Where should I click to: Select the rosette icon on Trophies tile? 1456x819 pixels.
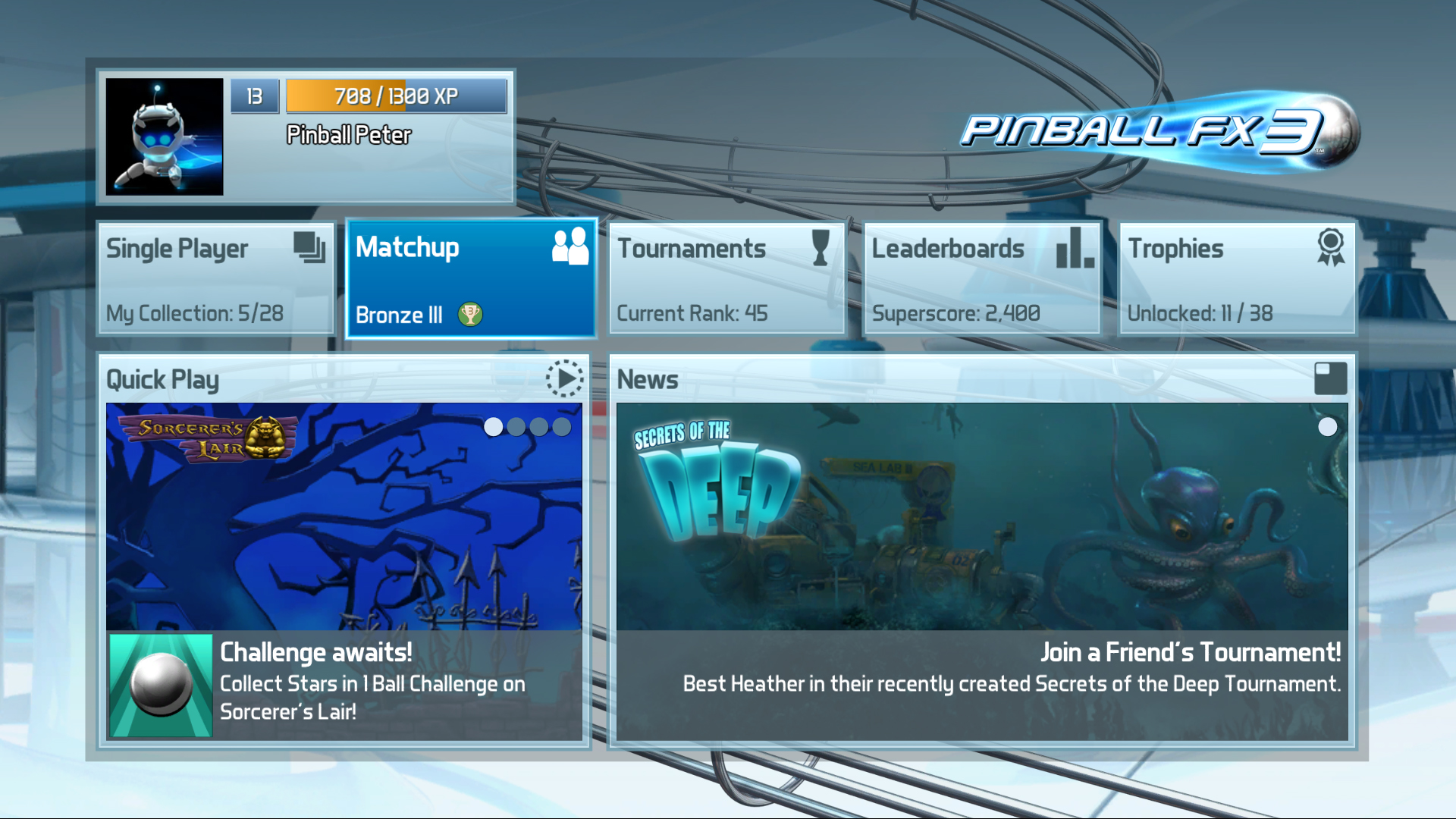pos(1332,248)
